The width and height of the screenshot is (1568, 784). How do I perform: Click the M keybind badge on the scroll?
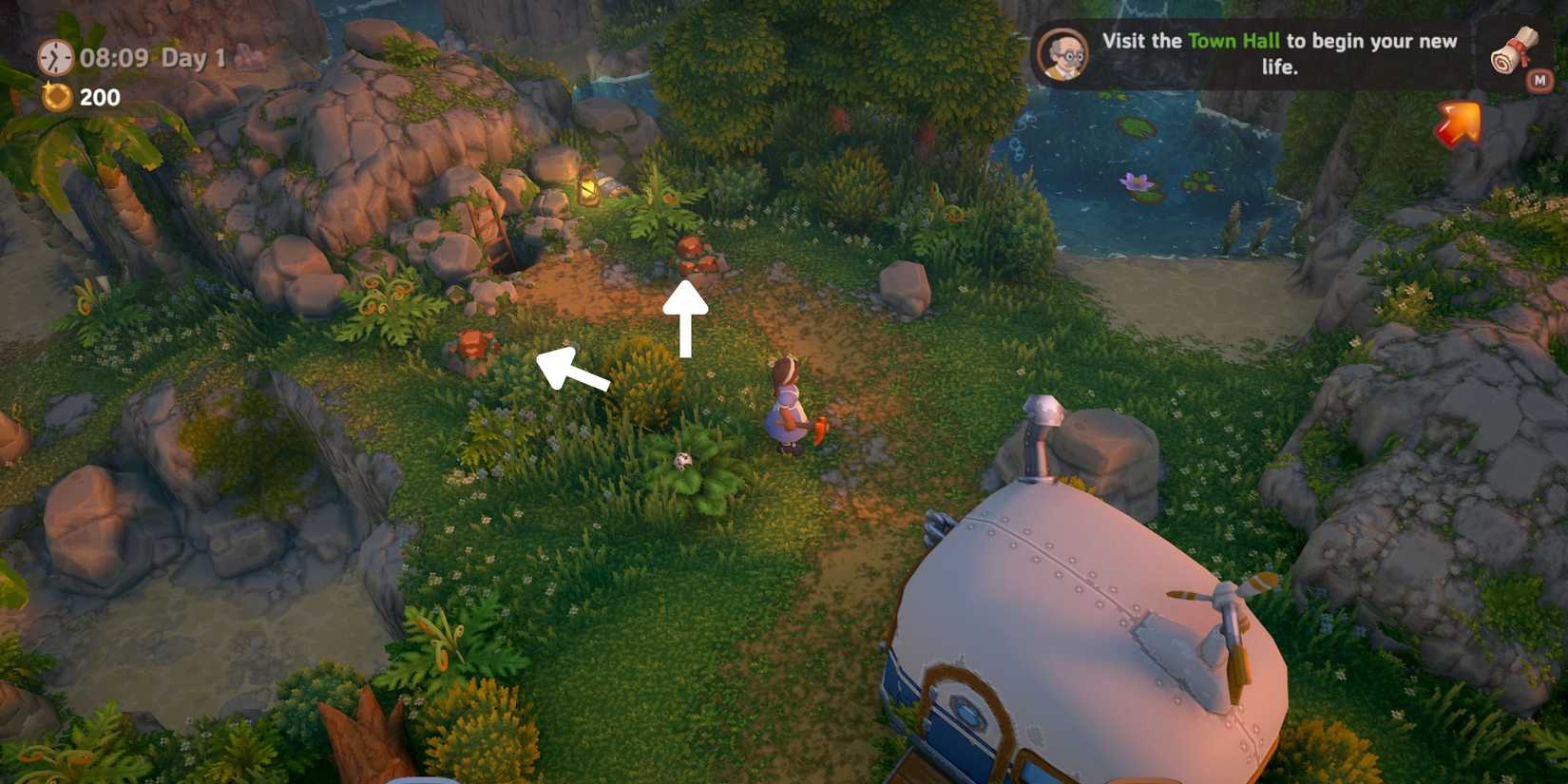1541,82
